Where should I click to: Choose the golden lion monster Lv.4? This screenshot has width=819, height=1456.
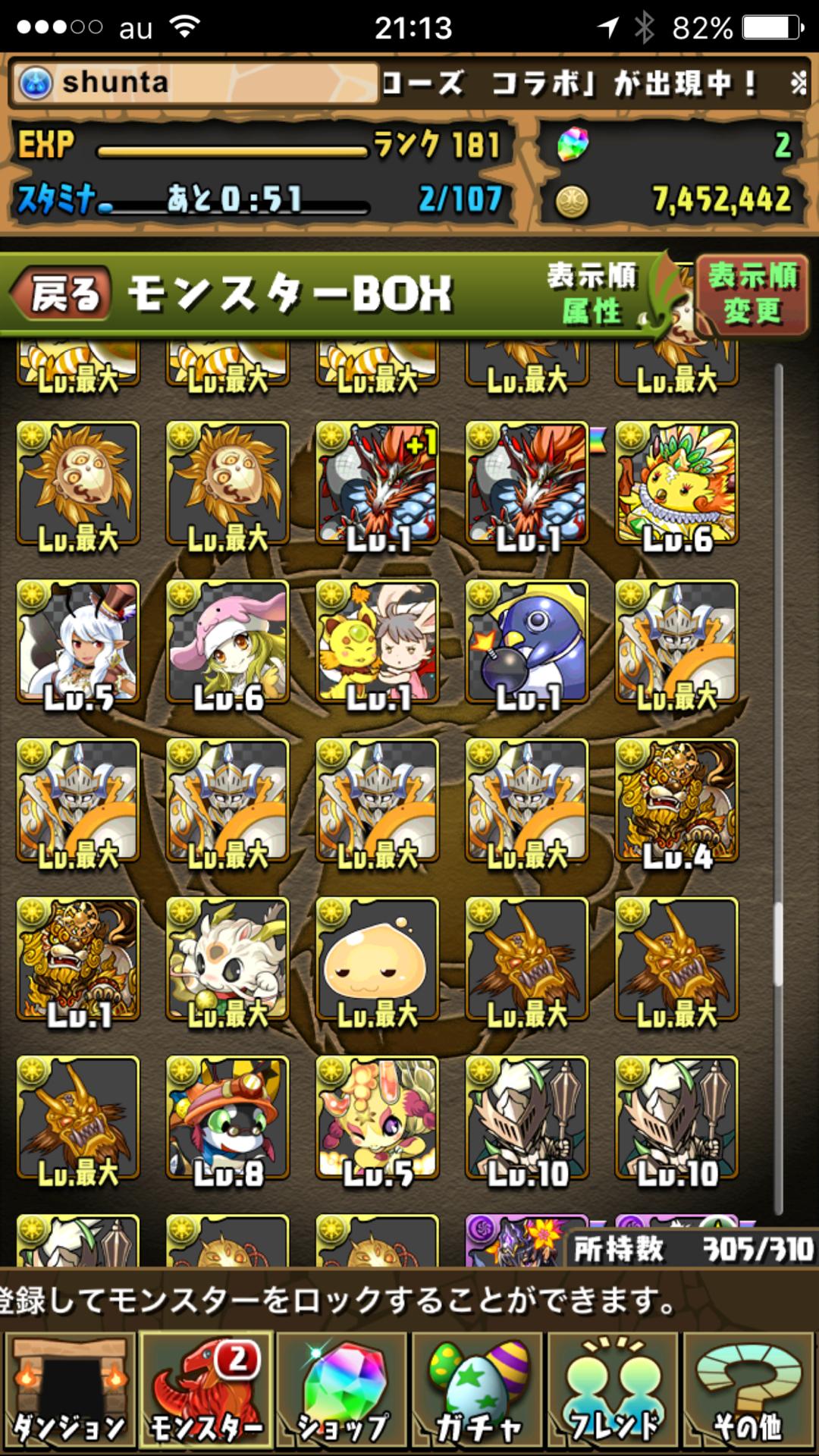click(676, 801)
